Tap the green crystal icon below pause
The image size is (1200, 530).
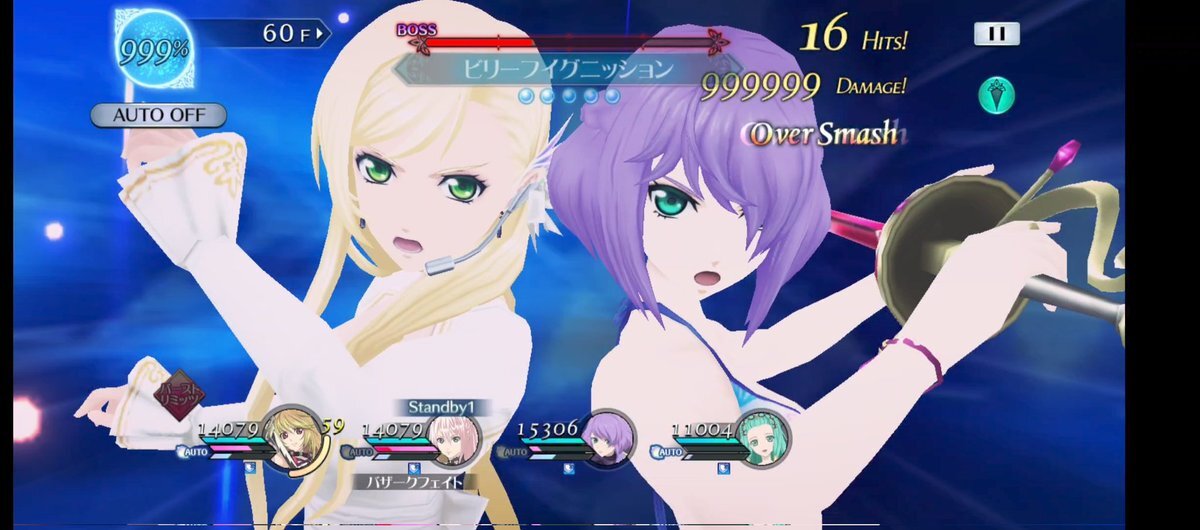997,95
